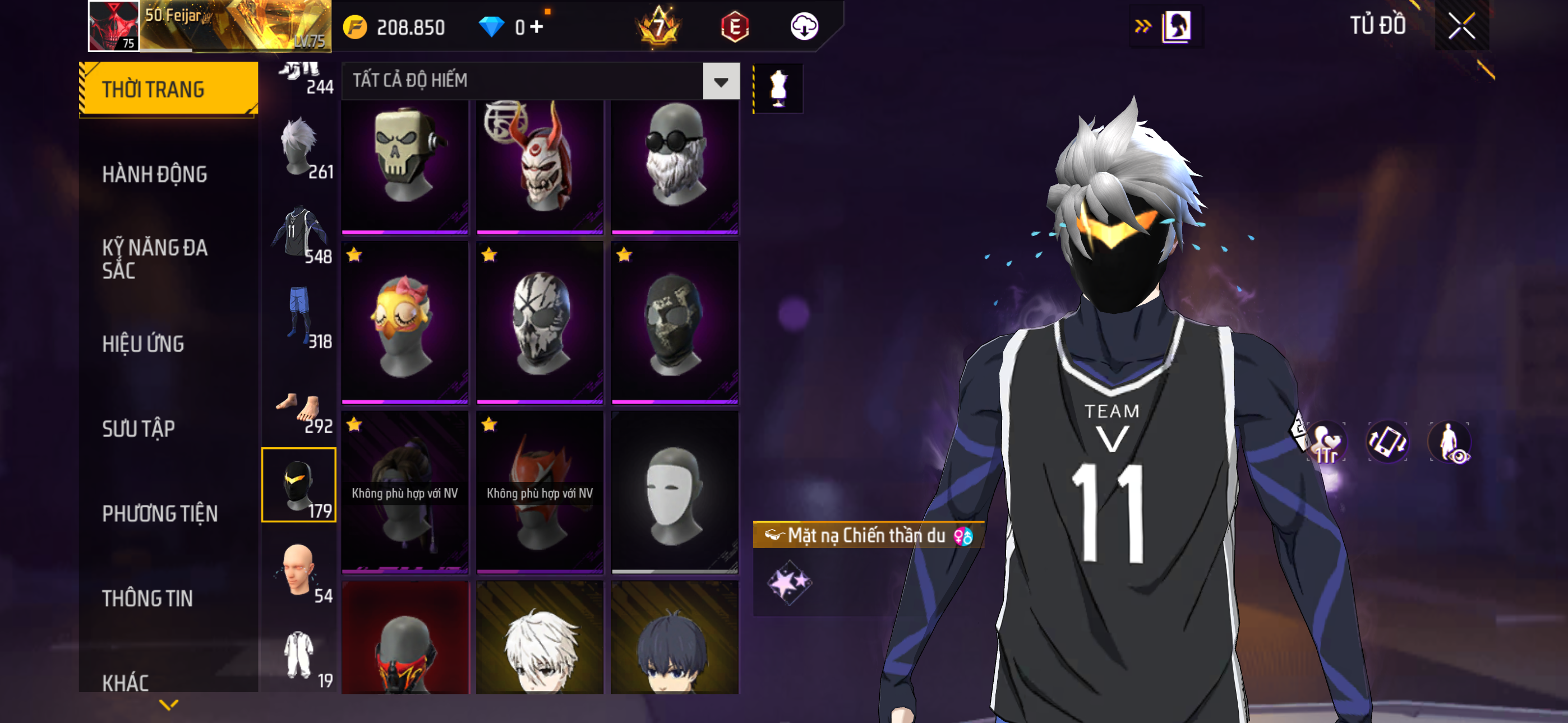The image size is (1568, 723).
Task: Open the pants category showing 318
Action: tap(299, 318)
